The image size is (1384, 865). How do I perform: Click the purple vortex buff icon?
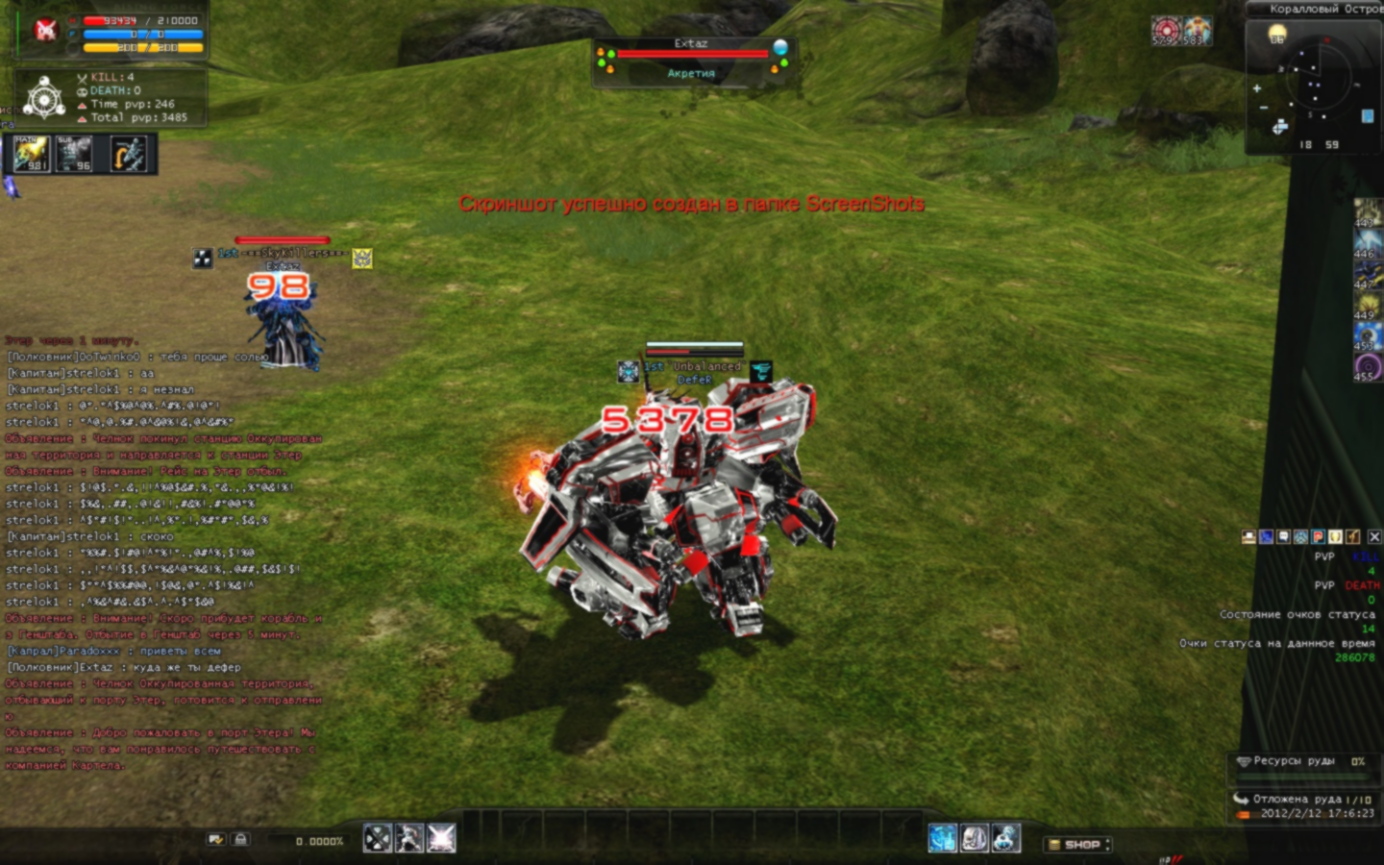(x=1368, y=367)
